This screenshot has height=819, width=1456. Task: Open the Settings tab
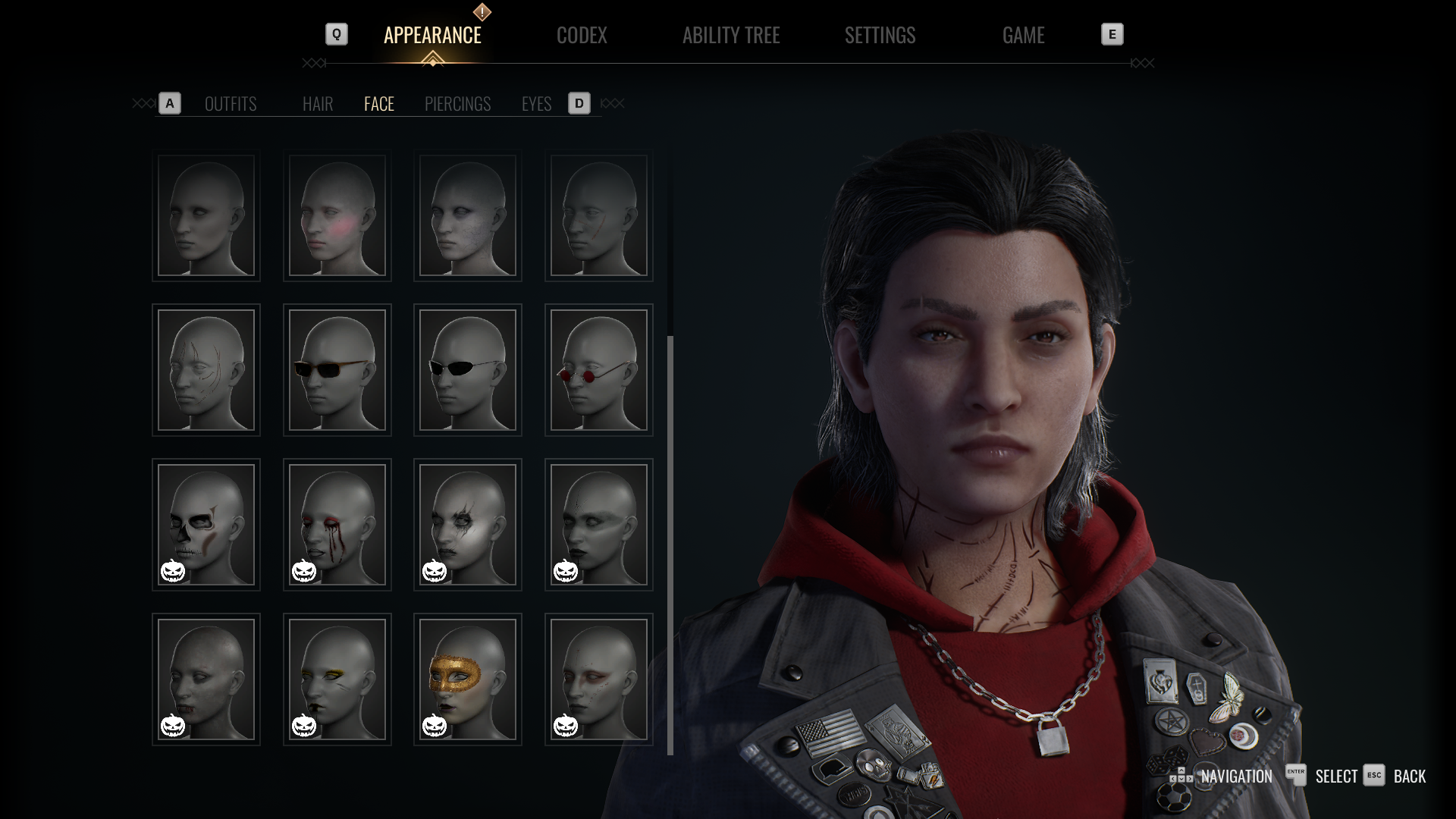pos(880,35)
